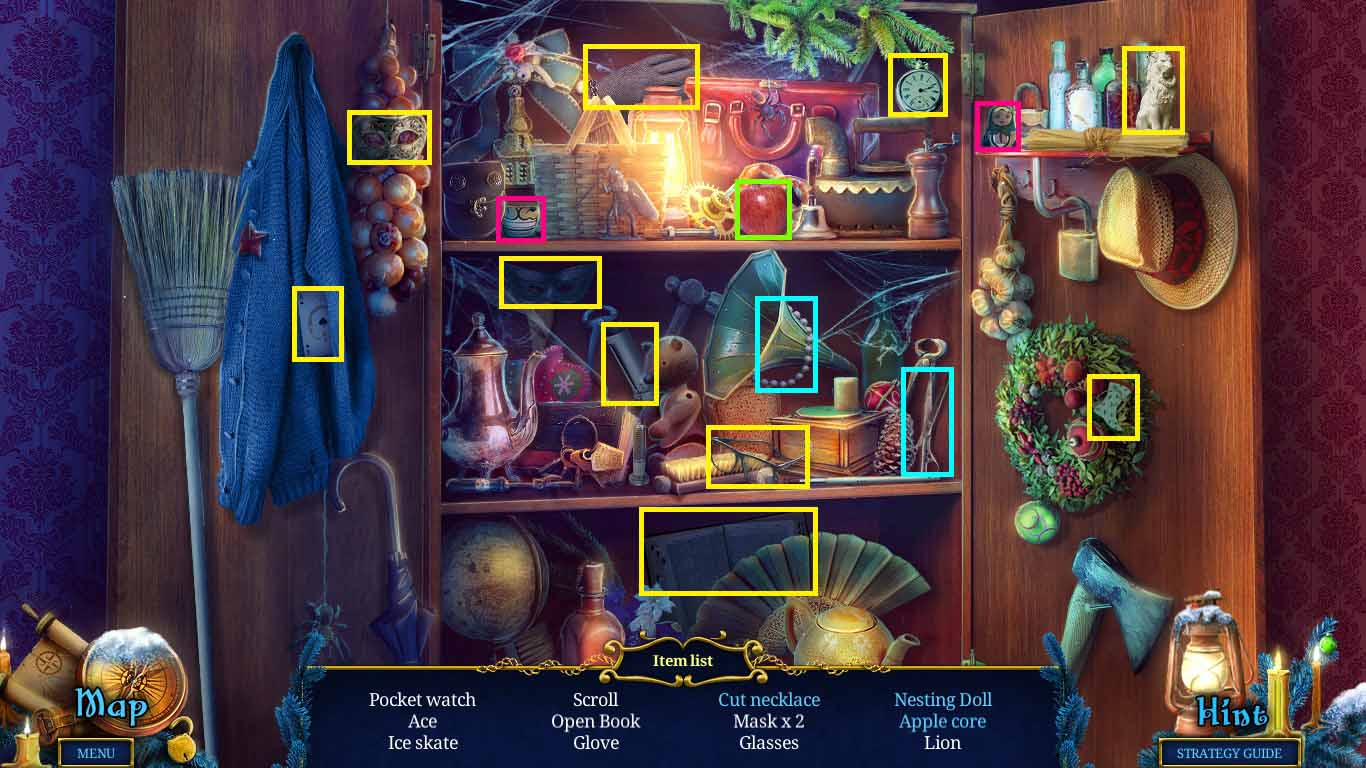The width and height of the screenshot is (1366, 768).
Task: Open the STRATEGY GUIDE
Action: click(x=1229, y=754)
